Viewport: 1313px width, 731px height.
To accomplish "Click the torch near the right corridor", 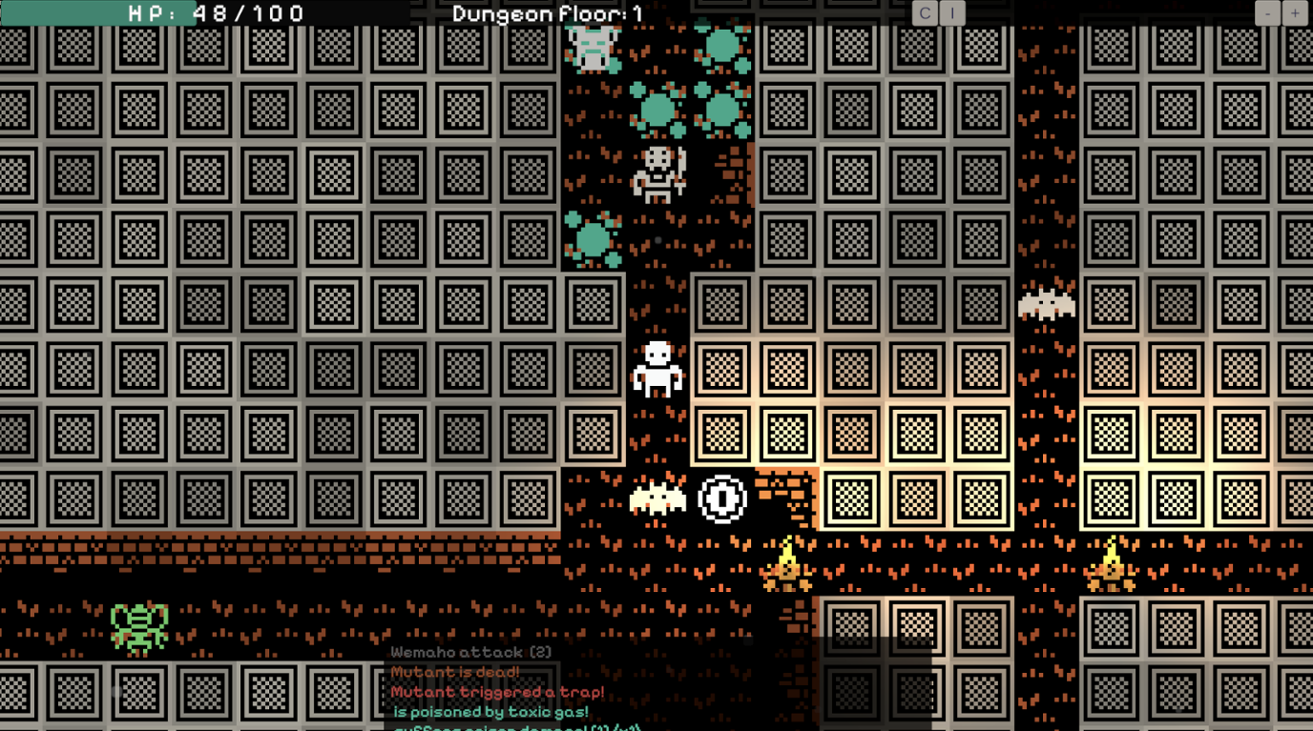I will coord(1113,565).
